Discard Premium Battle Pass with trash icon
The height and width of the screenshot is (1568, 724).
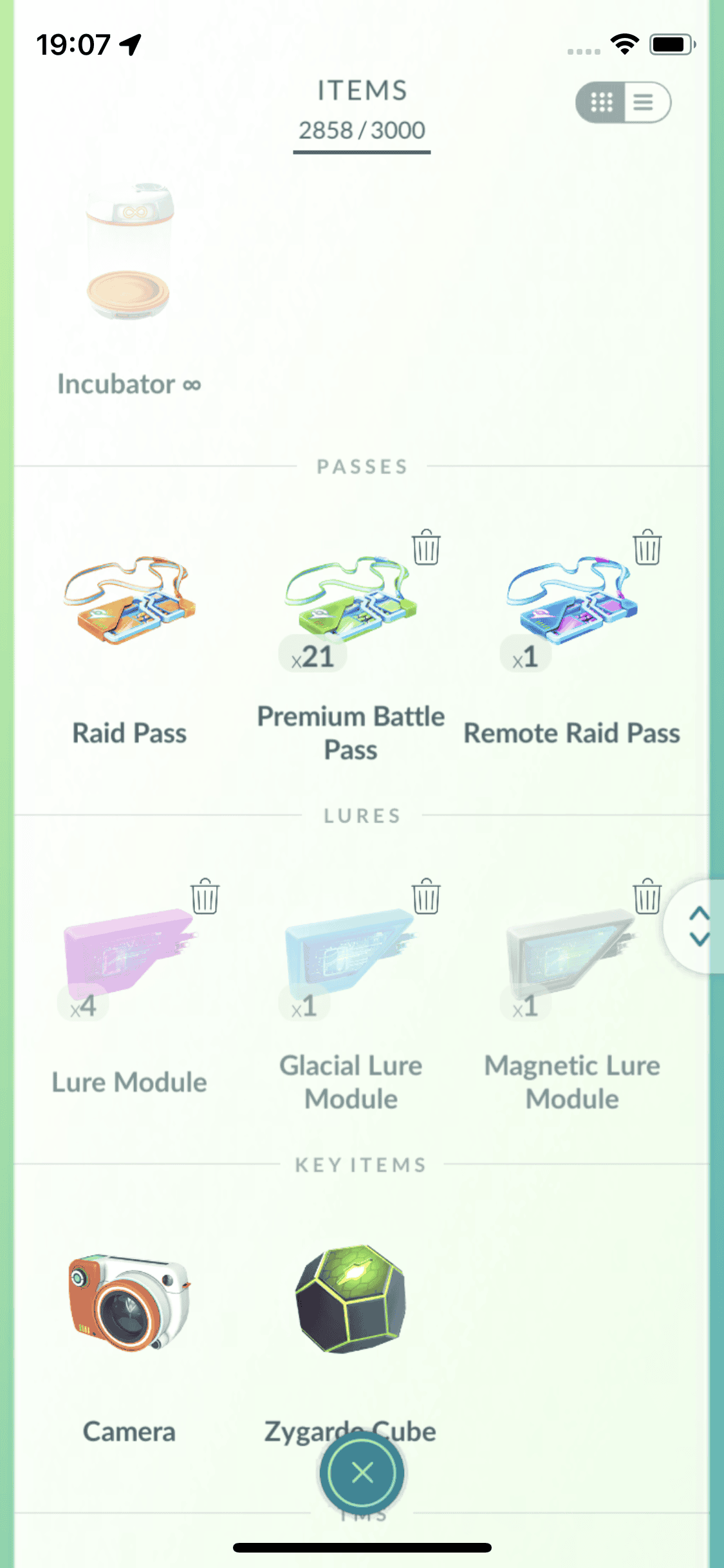pyautogui.click(x=426, y=548)
